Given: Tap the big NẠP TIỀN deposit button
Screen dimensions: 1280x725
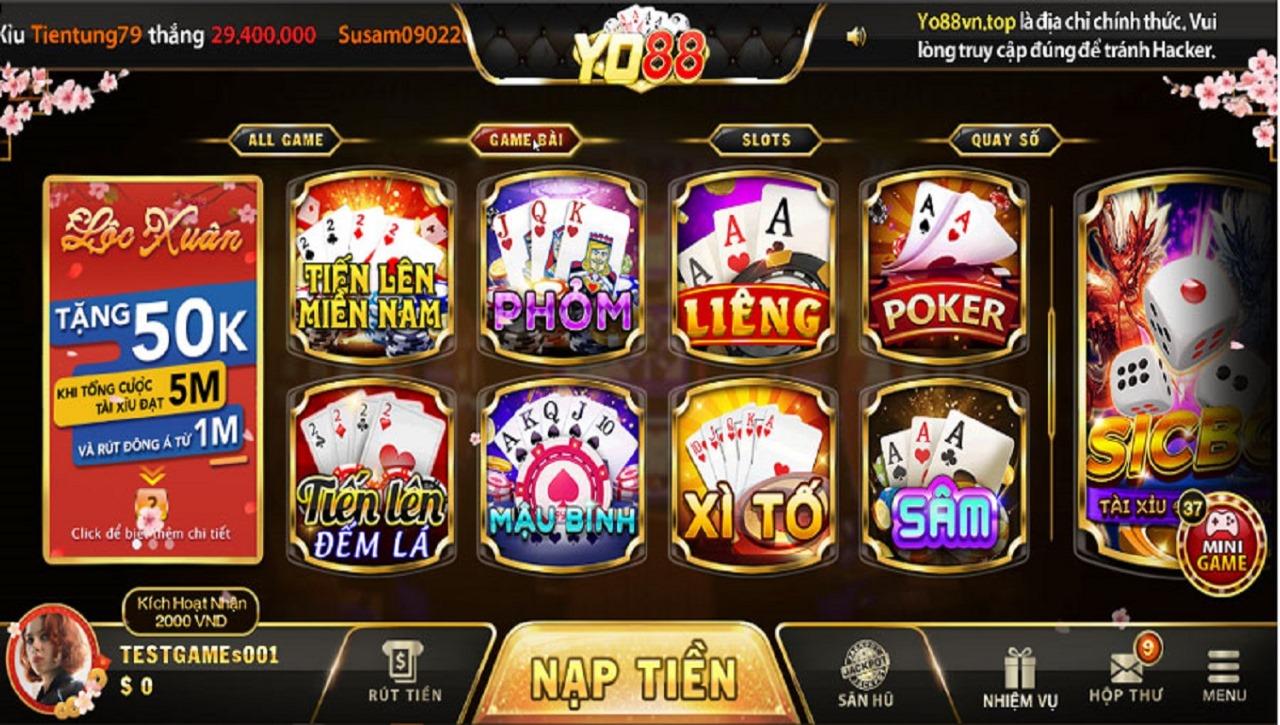Looking at the screenshot, I should pos(634,676).
